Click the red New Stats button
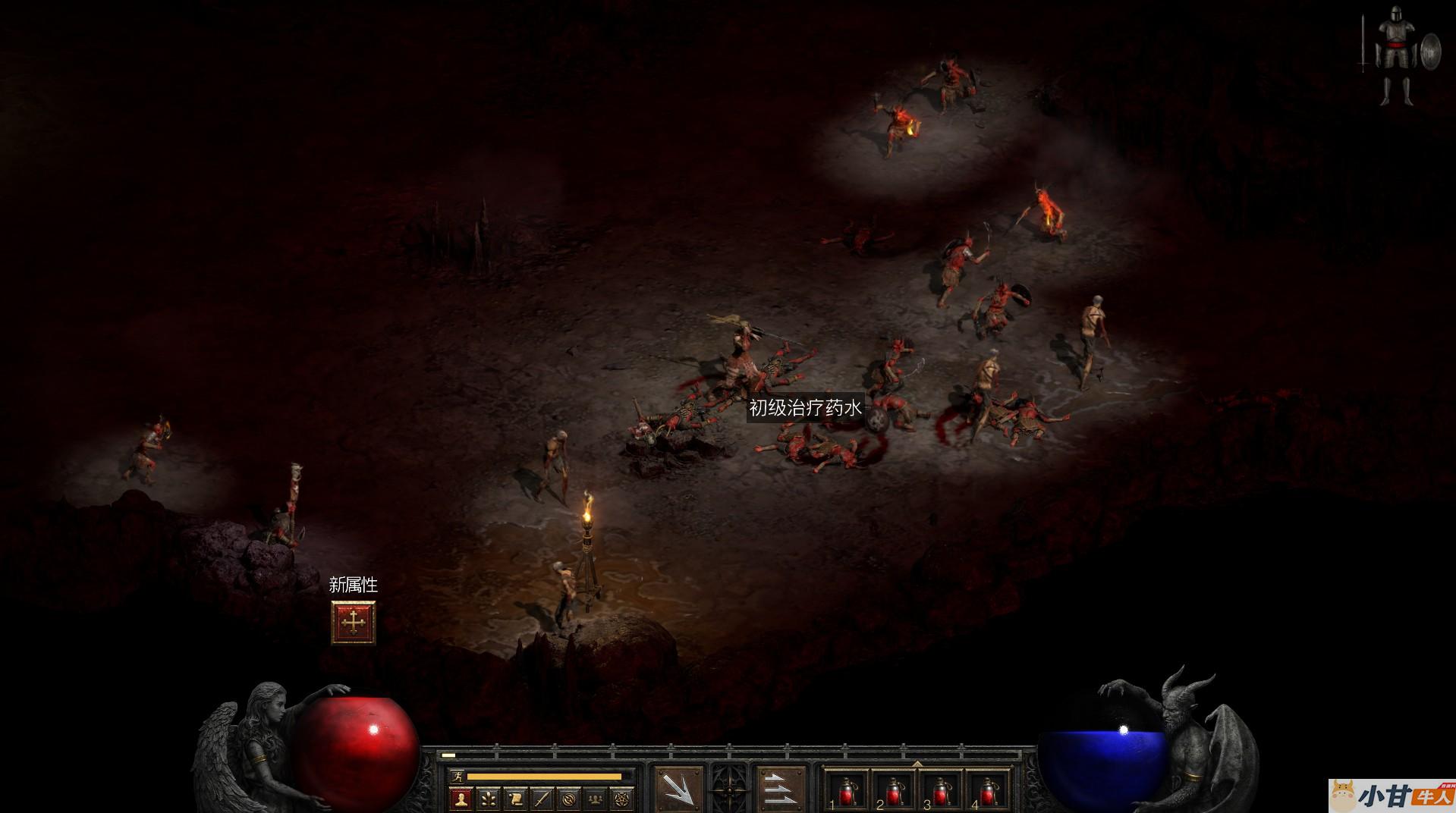The width and height of the screenshot is (1456, 813). pyautogui.click(x=353, y=623)
